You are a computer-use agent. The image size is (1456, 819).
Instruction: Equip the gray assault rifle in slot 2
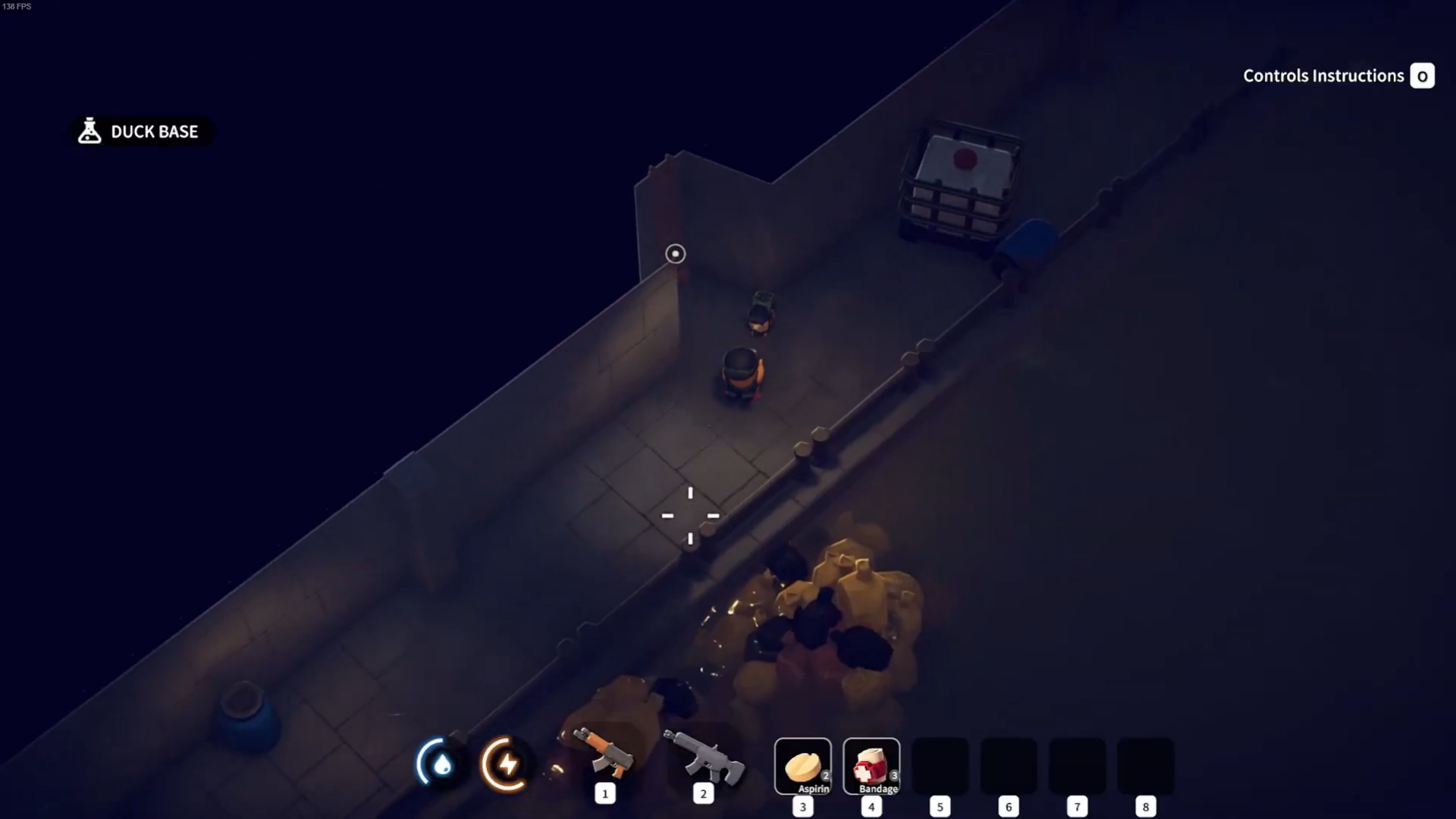[x=703, y=757]
